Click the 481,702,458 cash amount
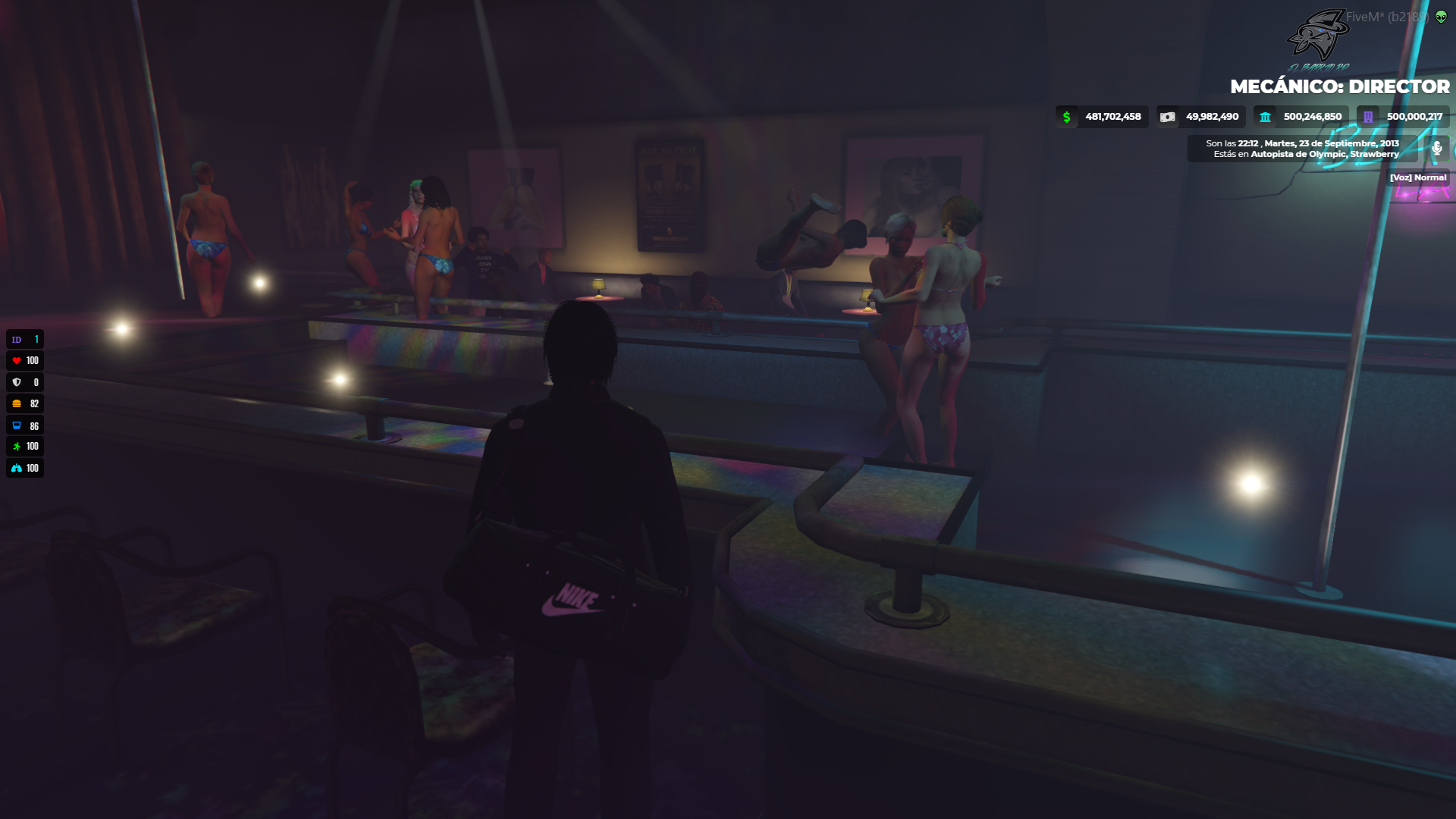This screenshot has height=819, width=1456. (x=1113, y=117)
